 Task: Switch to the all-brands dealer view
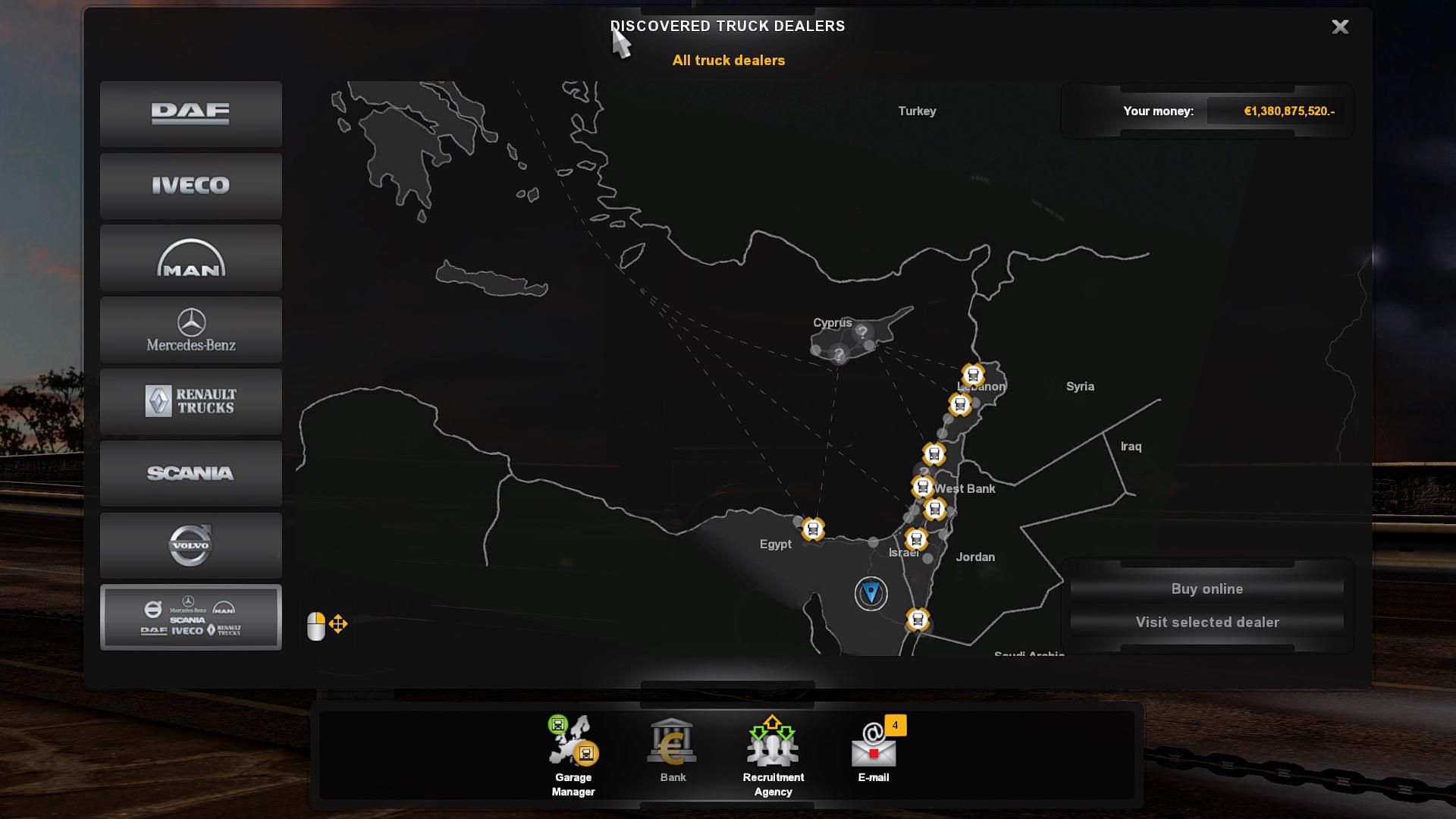coord(190,617)
